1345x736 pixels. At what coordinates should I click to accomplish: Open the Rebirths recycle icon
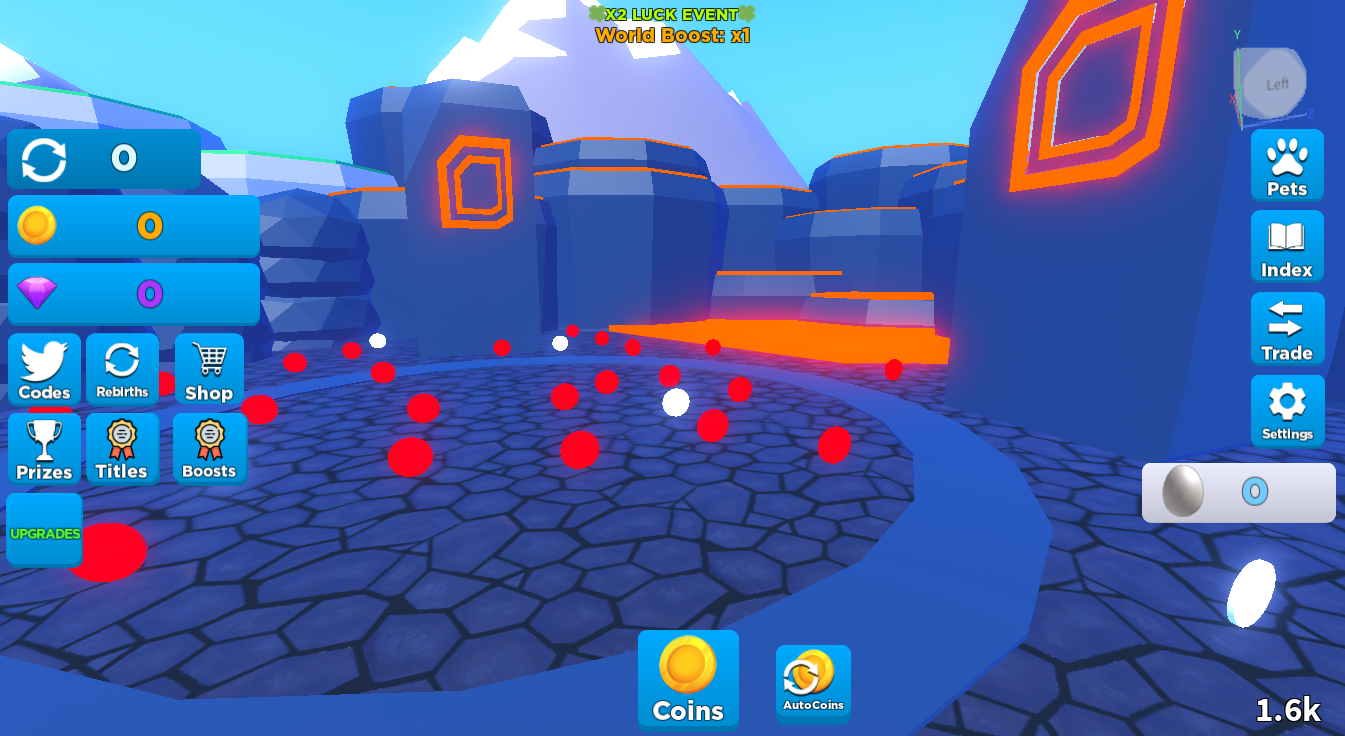click(122, 368)
